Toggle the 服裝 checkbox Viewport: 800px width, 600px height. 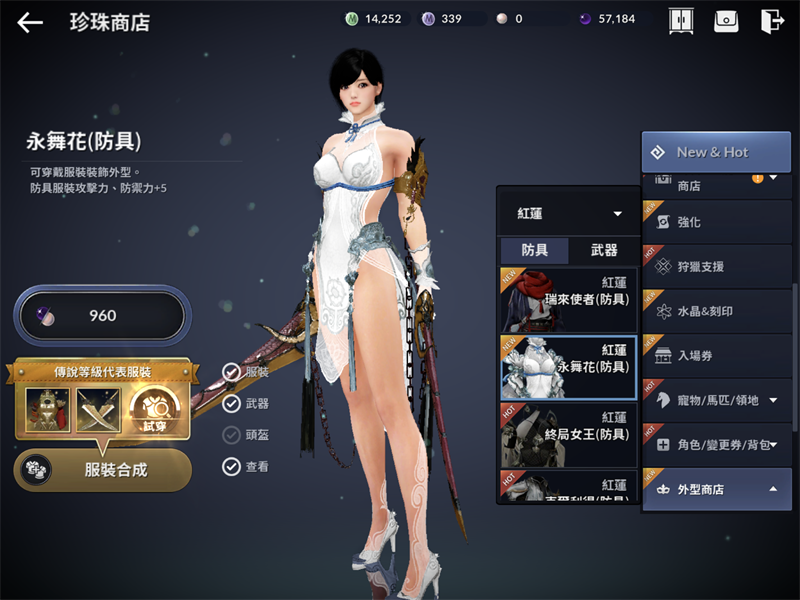click(232, 372)
